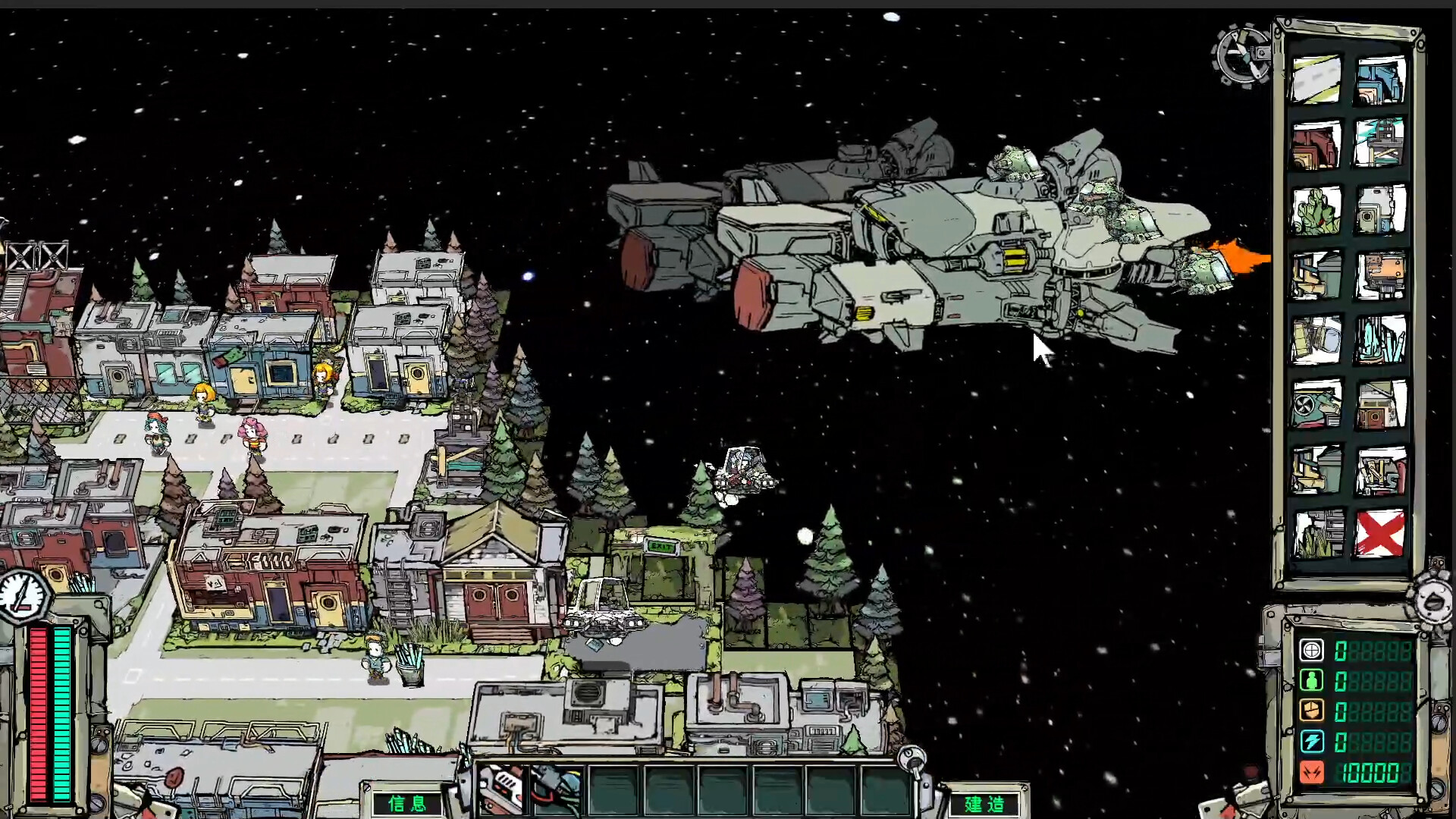Image resolution: width=1456 pixels, height=819 pixels.
Task: Choose the orange machinery structure icon
Action: tap(1382, 273)
